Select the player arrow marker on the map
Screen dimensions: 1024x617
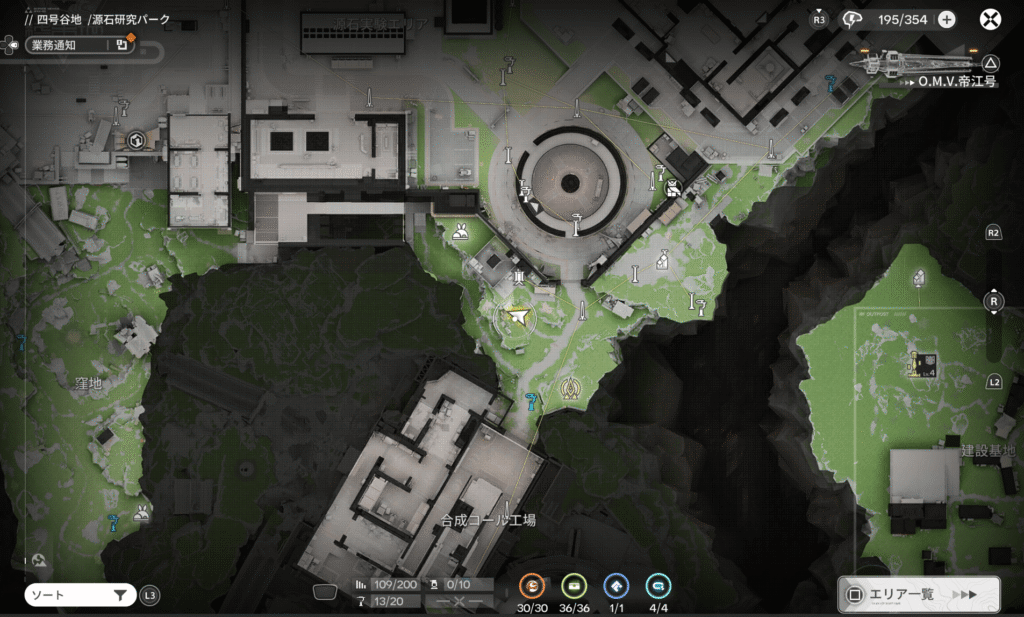click(x=517, y=318)
